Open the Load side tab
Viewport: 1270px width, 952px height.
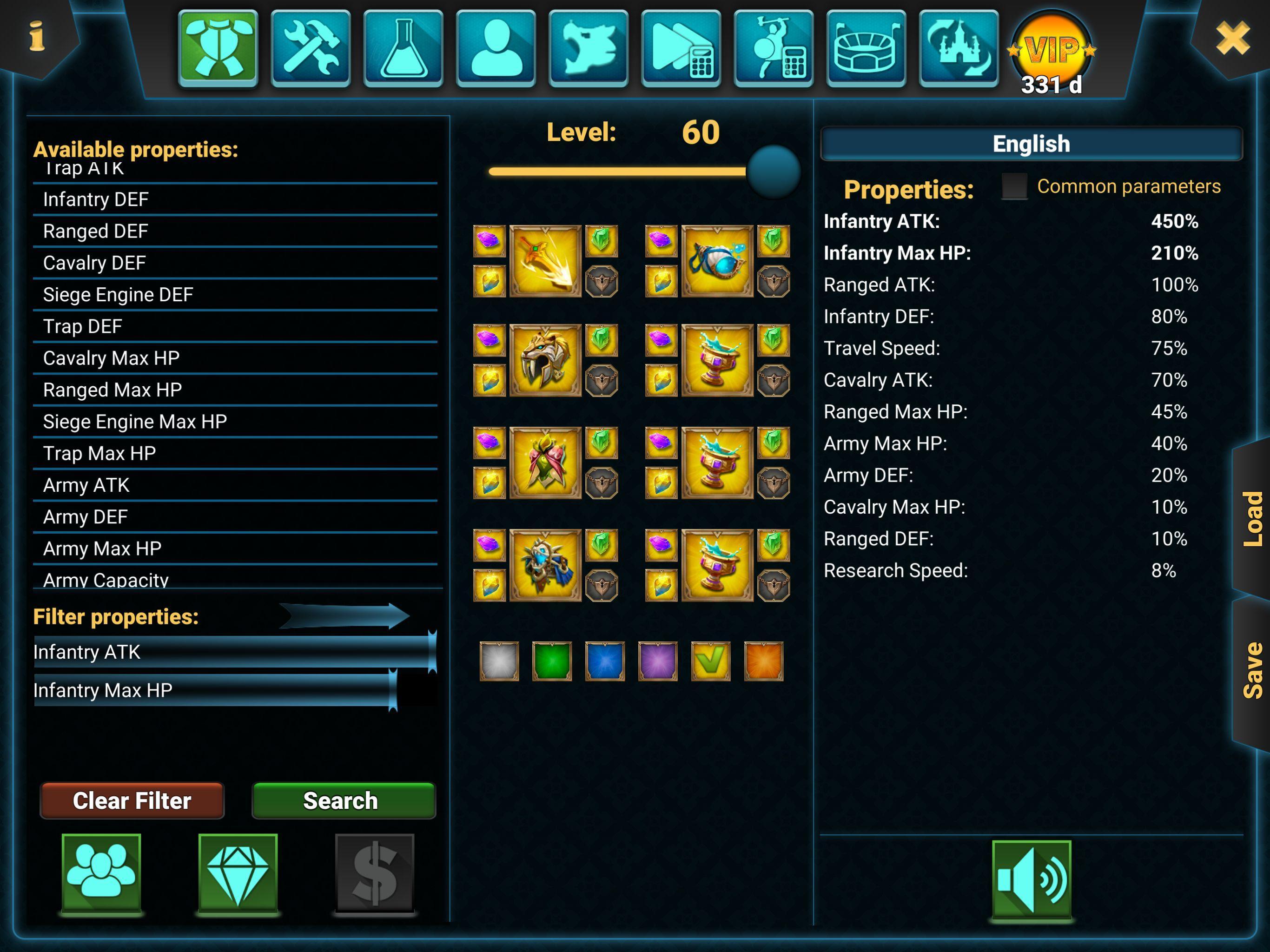1251,518
